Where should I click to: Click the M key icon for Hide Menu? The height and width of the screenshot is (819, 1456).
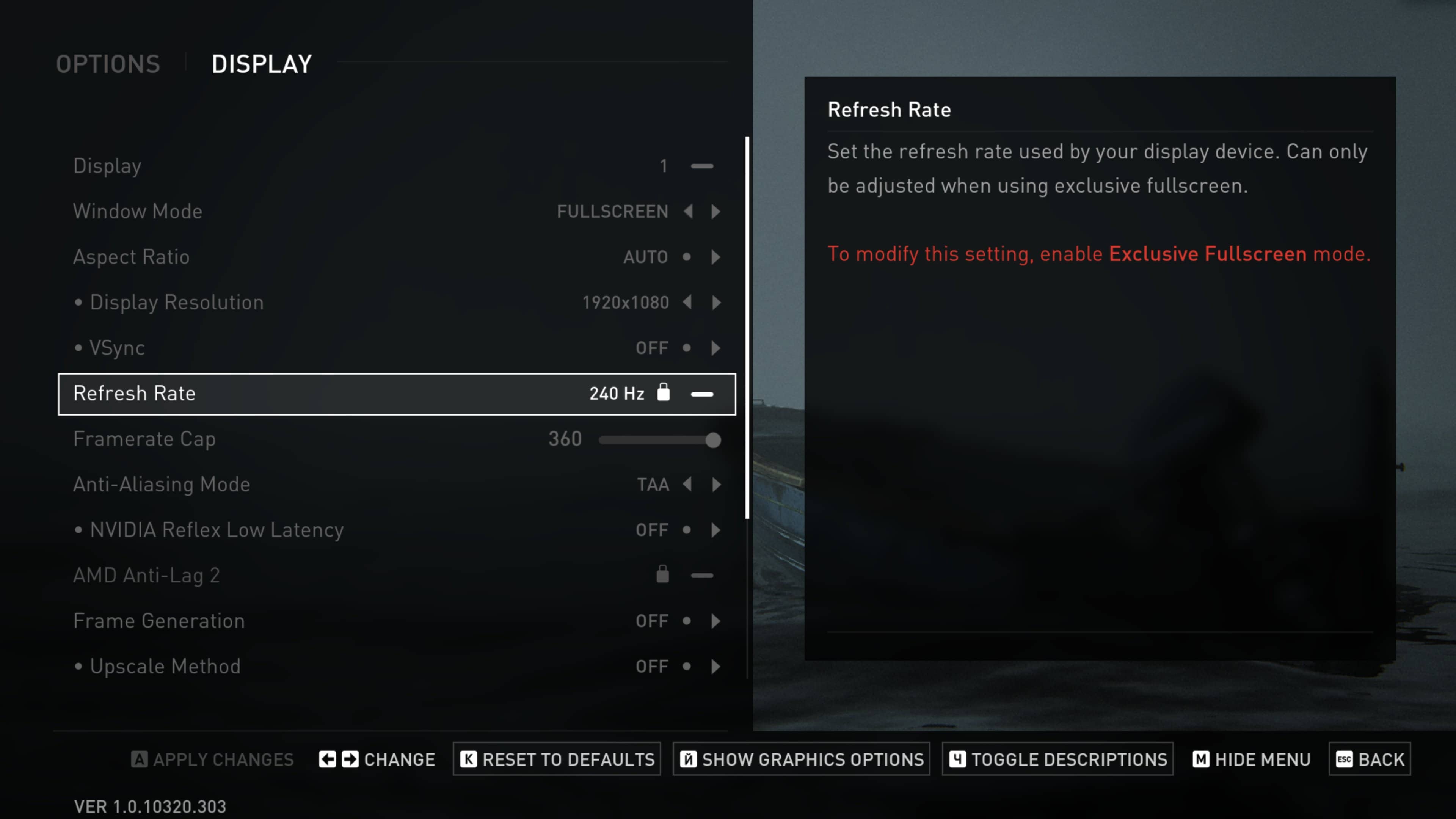pyautogui.click(x=1201, y=759)
